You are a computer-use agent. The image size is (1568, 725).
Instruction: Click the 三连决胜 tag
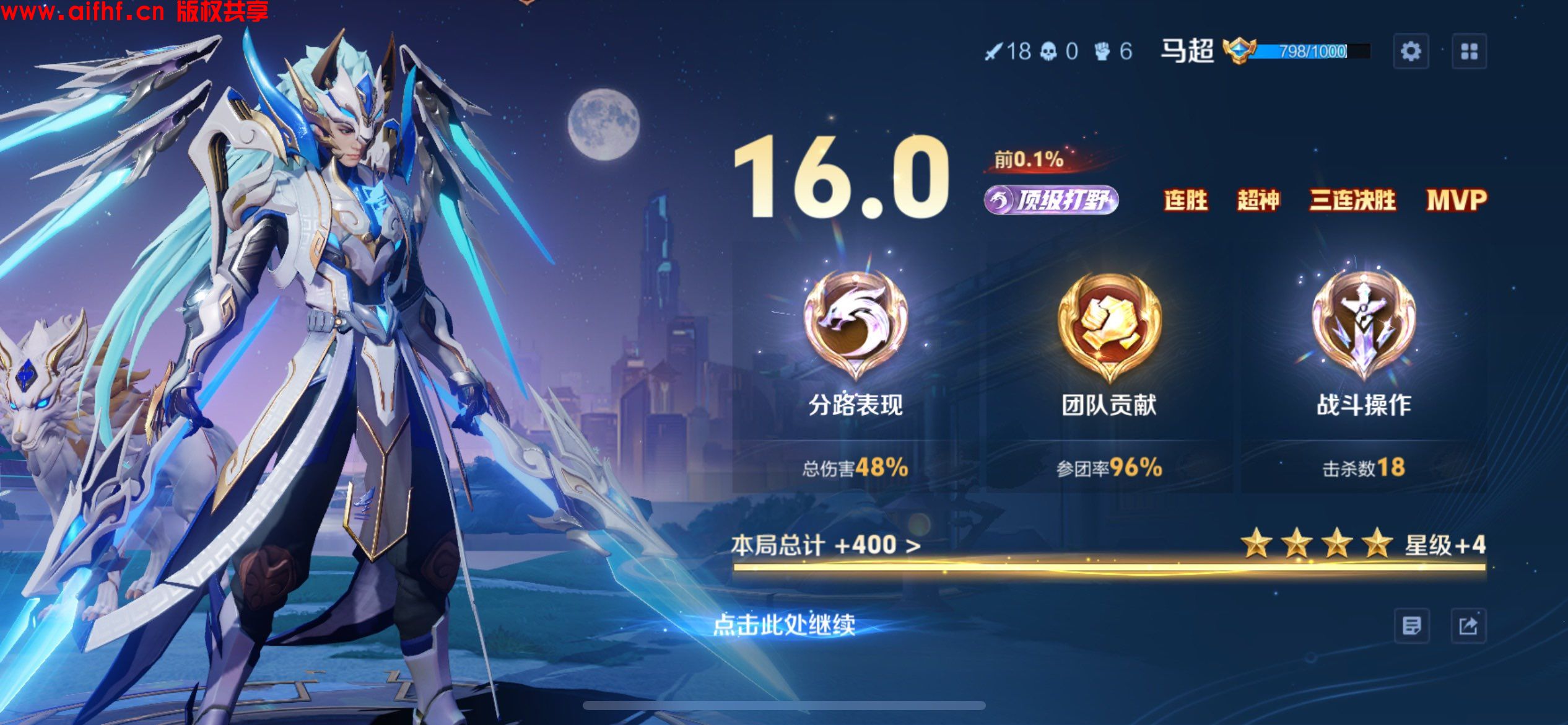tap(1352, 200)
